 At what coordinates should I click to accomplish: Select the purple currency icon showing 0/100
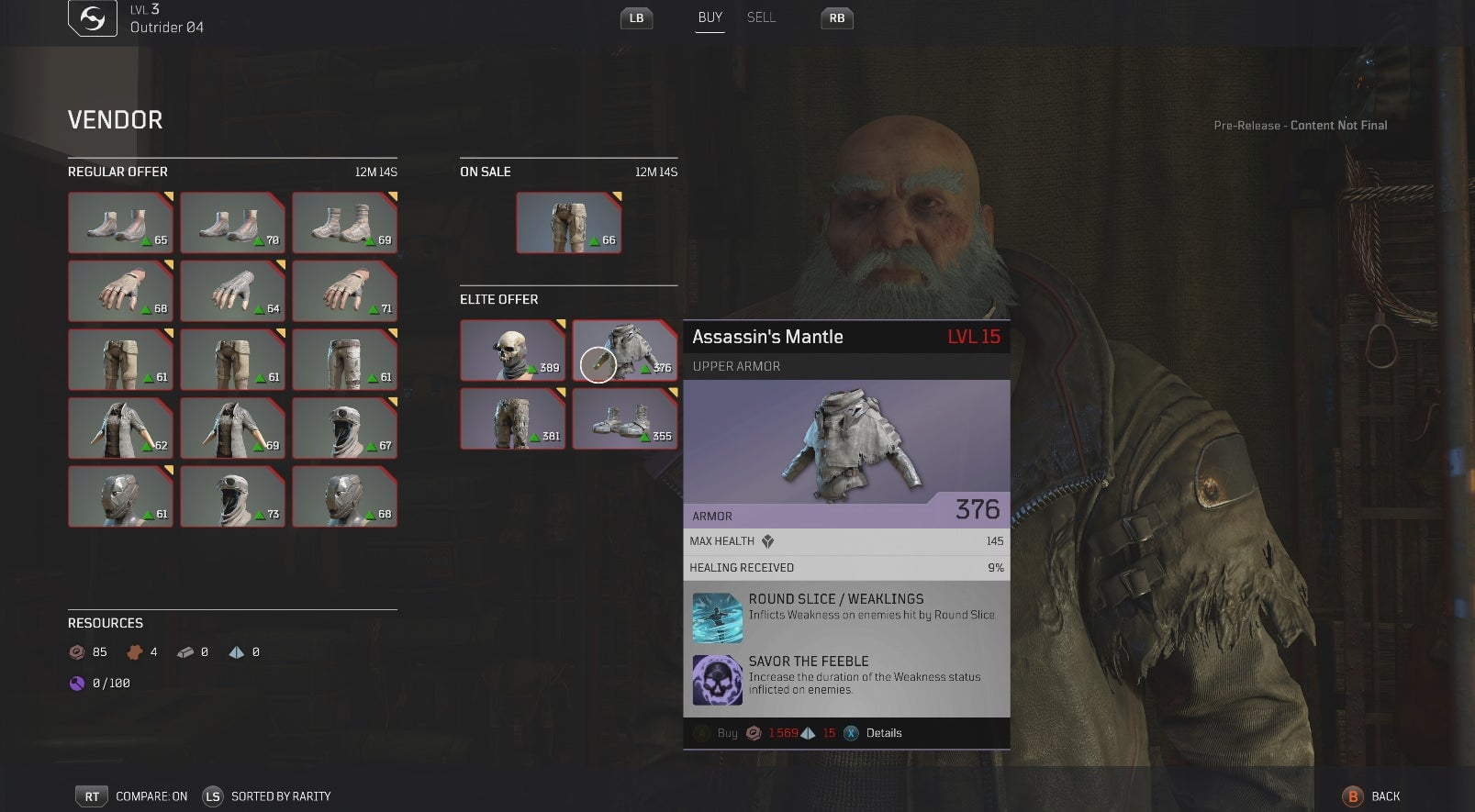76,683
